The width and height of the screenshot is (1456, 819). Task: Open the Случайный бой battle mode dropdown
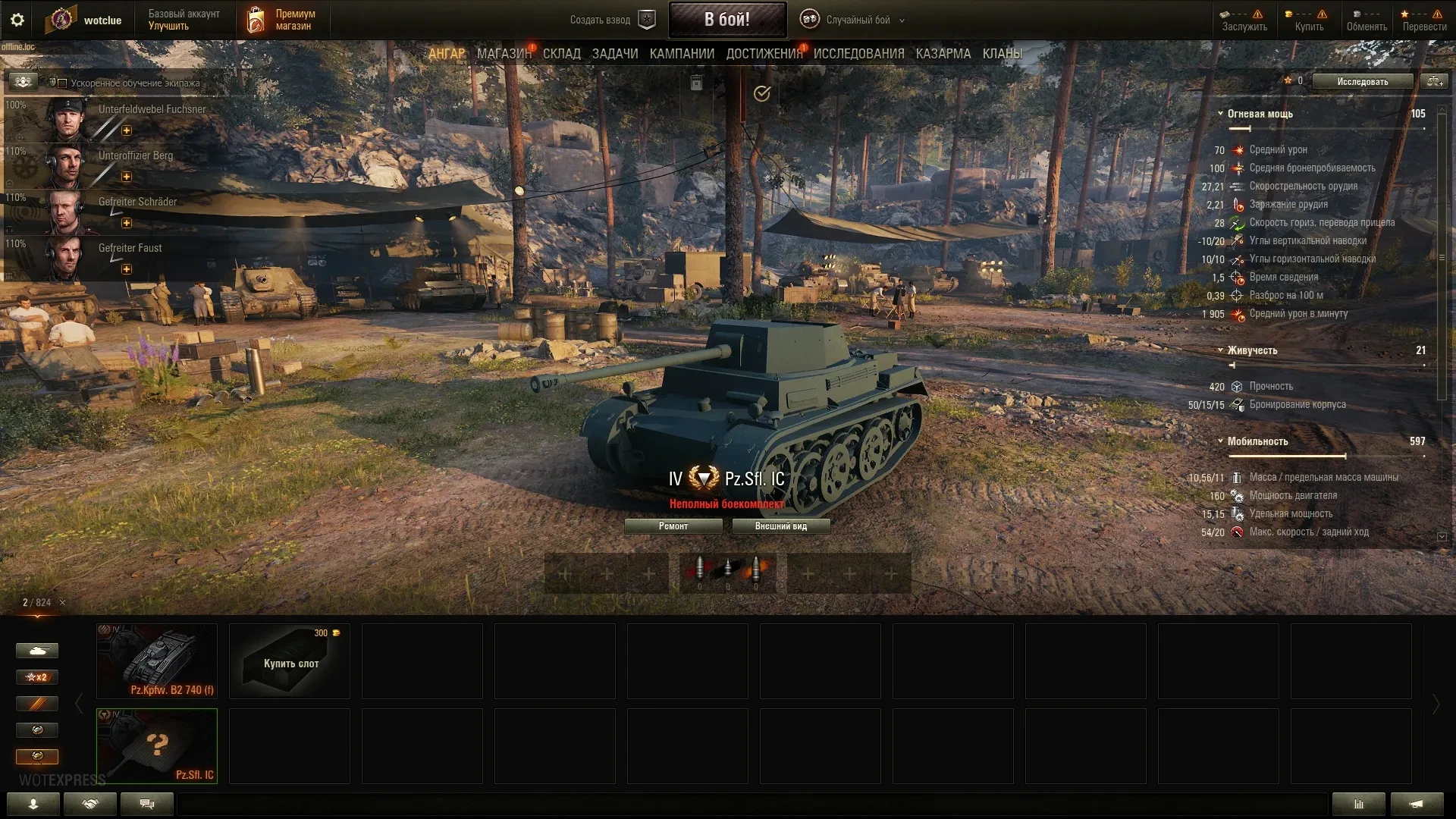click(x=857, y=20)
